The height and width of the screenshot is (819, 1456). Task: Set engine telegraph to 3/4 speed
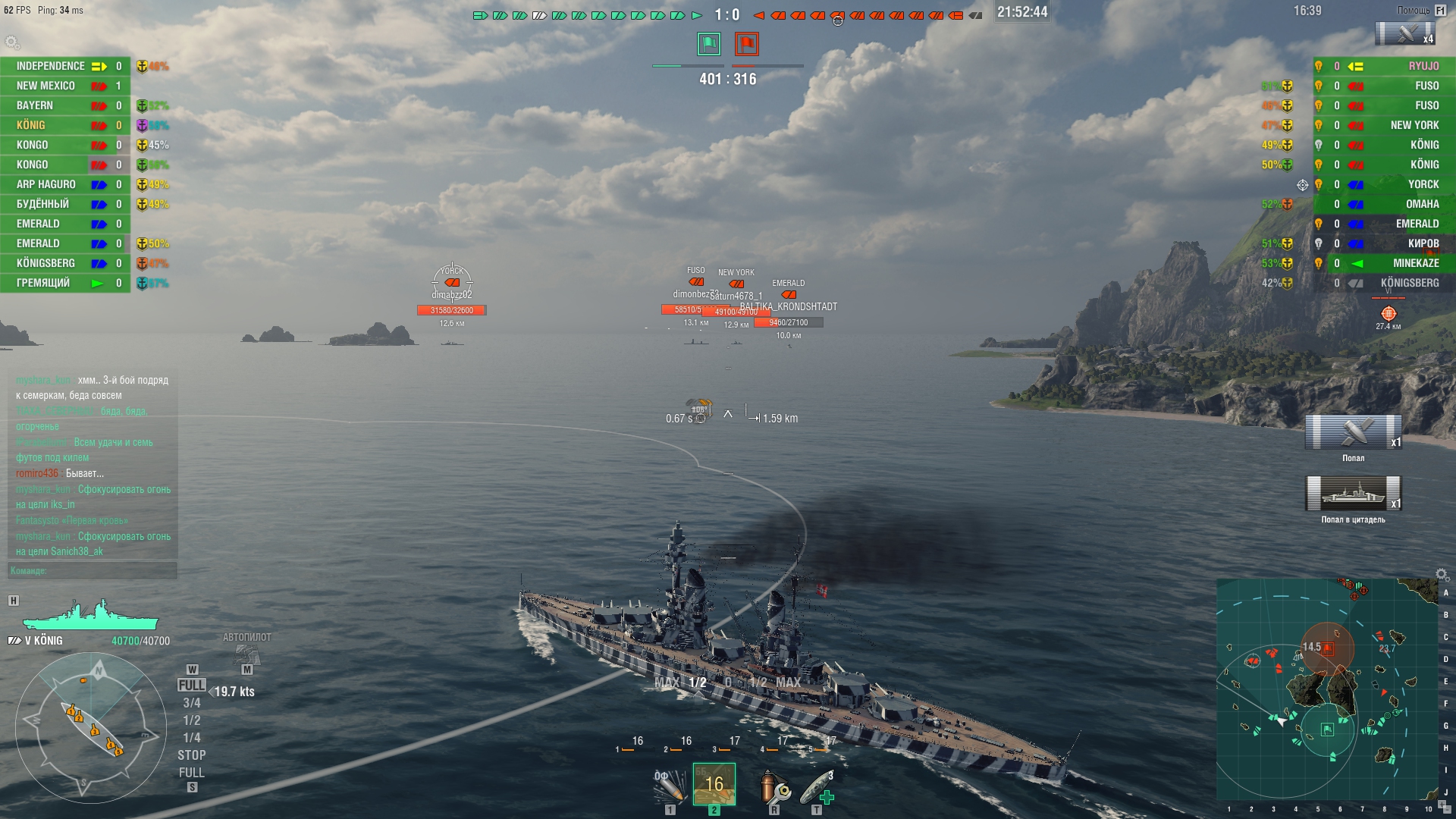click(x=192, y=703)
